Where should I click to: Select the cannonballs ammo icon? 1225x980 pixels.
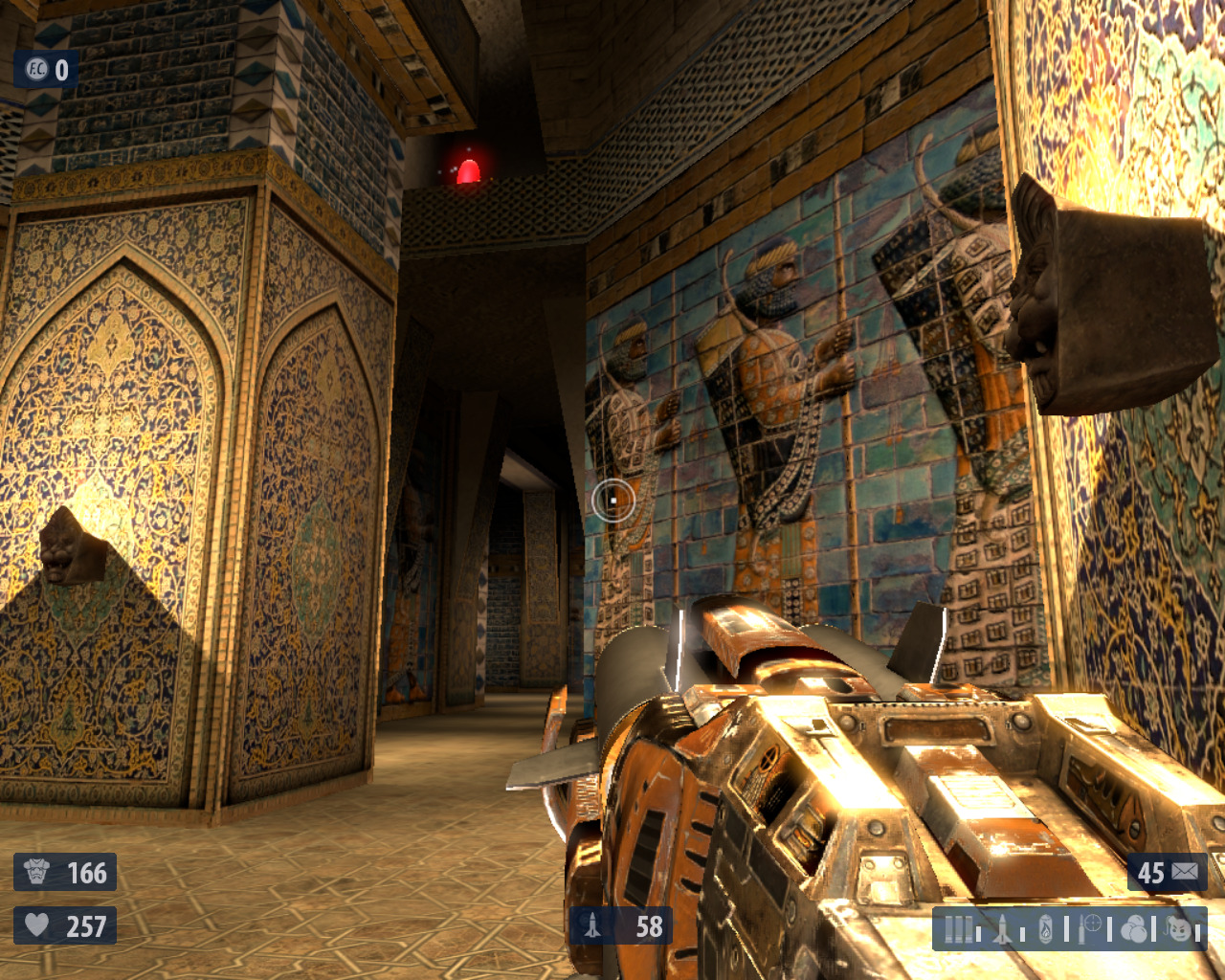click(x=1133, y=929)
